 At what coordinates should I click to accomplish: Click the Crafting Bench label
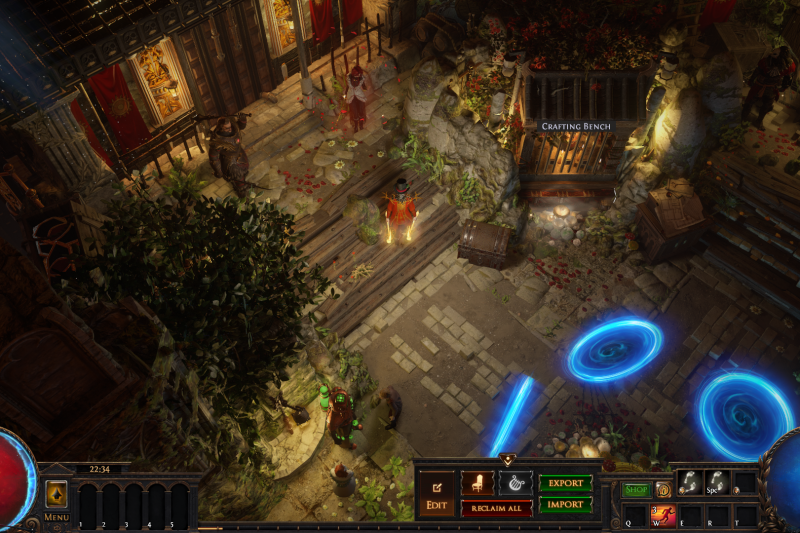point(576,127)
